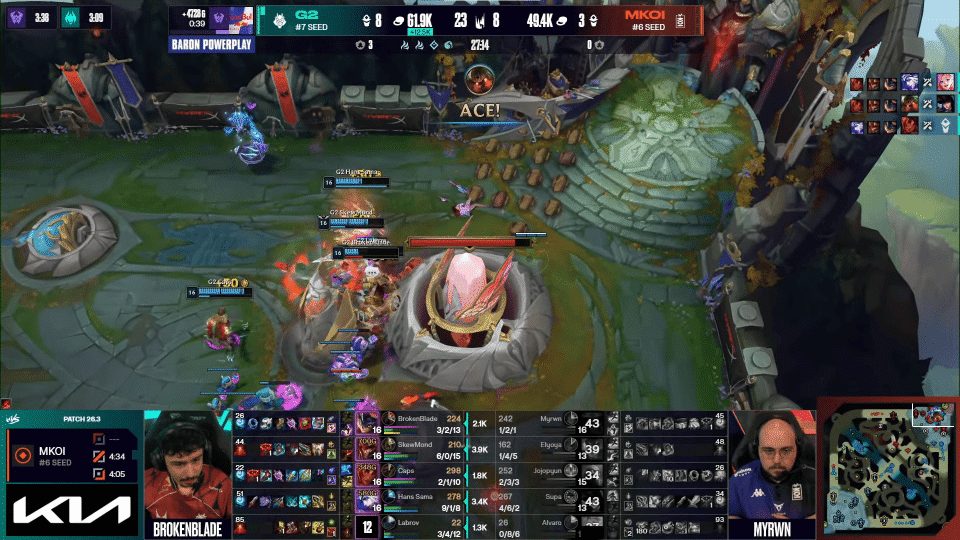Select BrokenBlade's scoreboard row
Viewport: 960px width, 540px height.
tap(421, 422)
